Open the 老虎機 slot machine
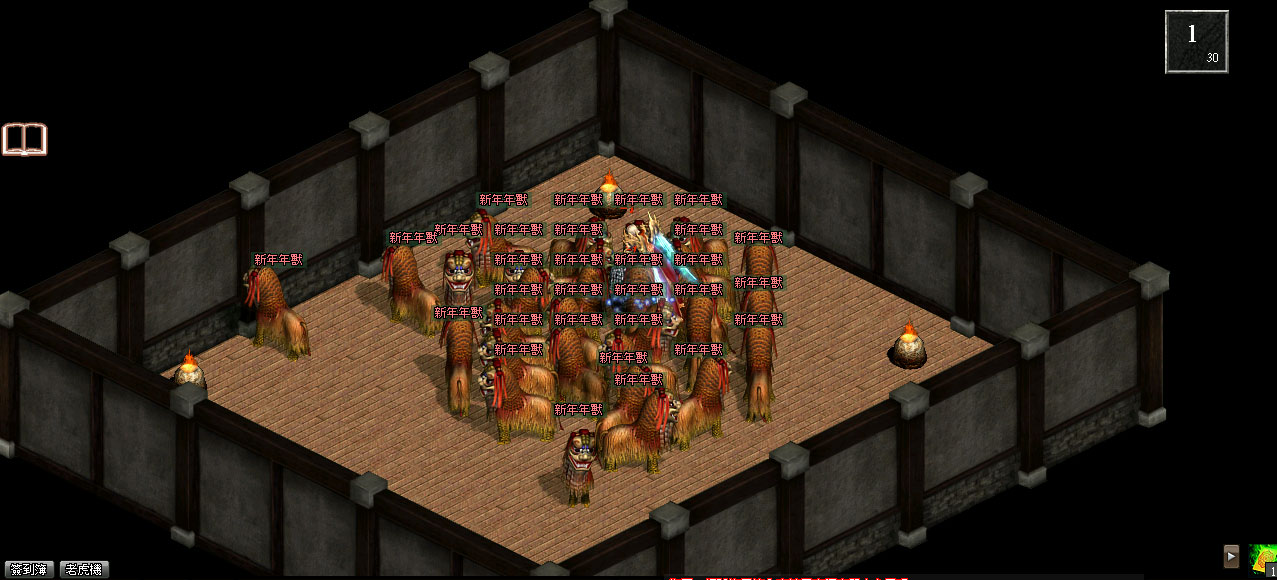Screen dimensions: 1277x580 point(84,569)
